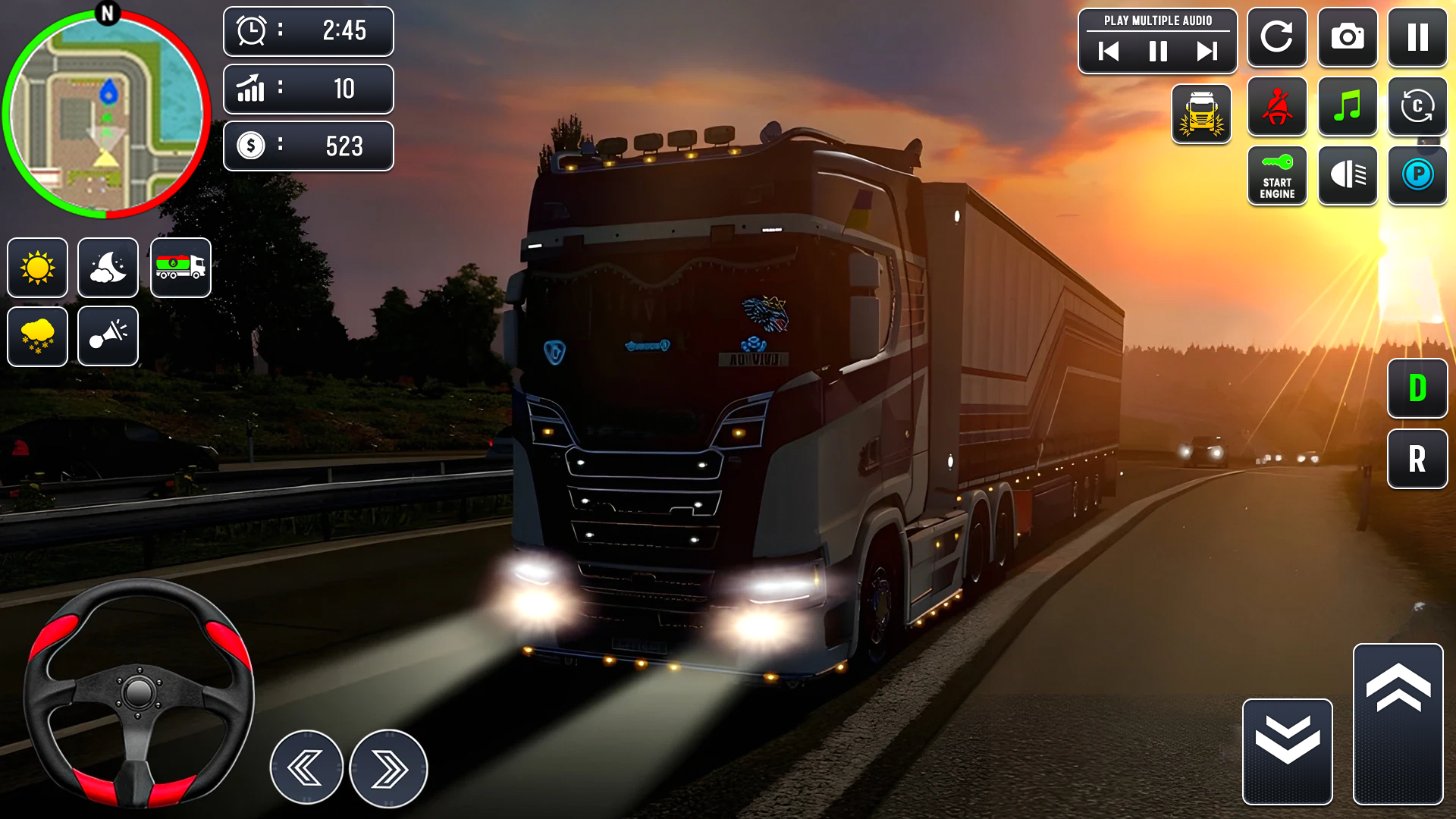The height and width of the screenshot is (819, 1456).
Task: Activate the parking mode icon
Action: [x=1418, y=176]
